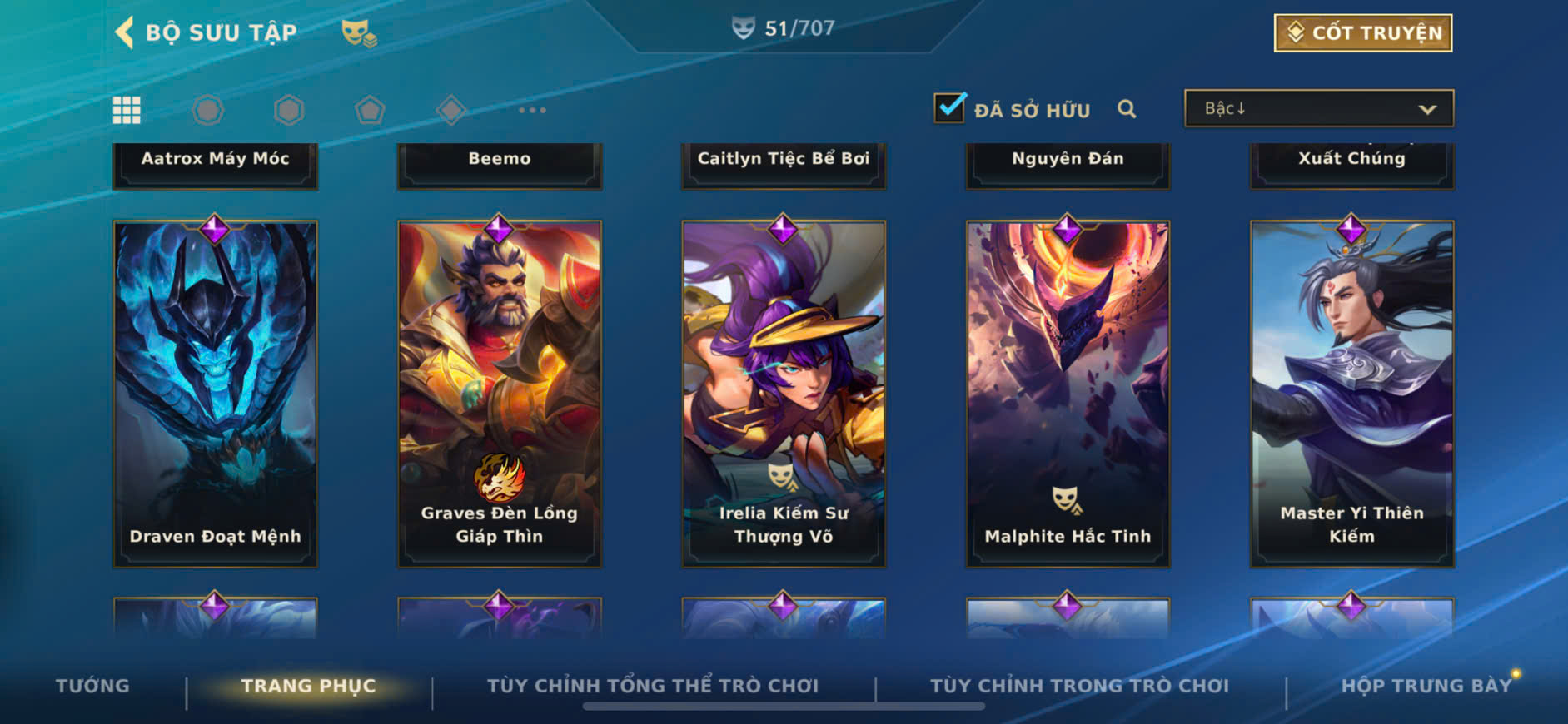Switch to the Tướng tab
This screenshot has width=1568, height=724.
pyautogui.click(x=92, y=686)
